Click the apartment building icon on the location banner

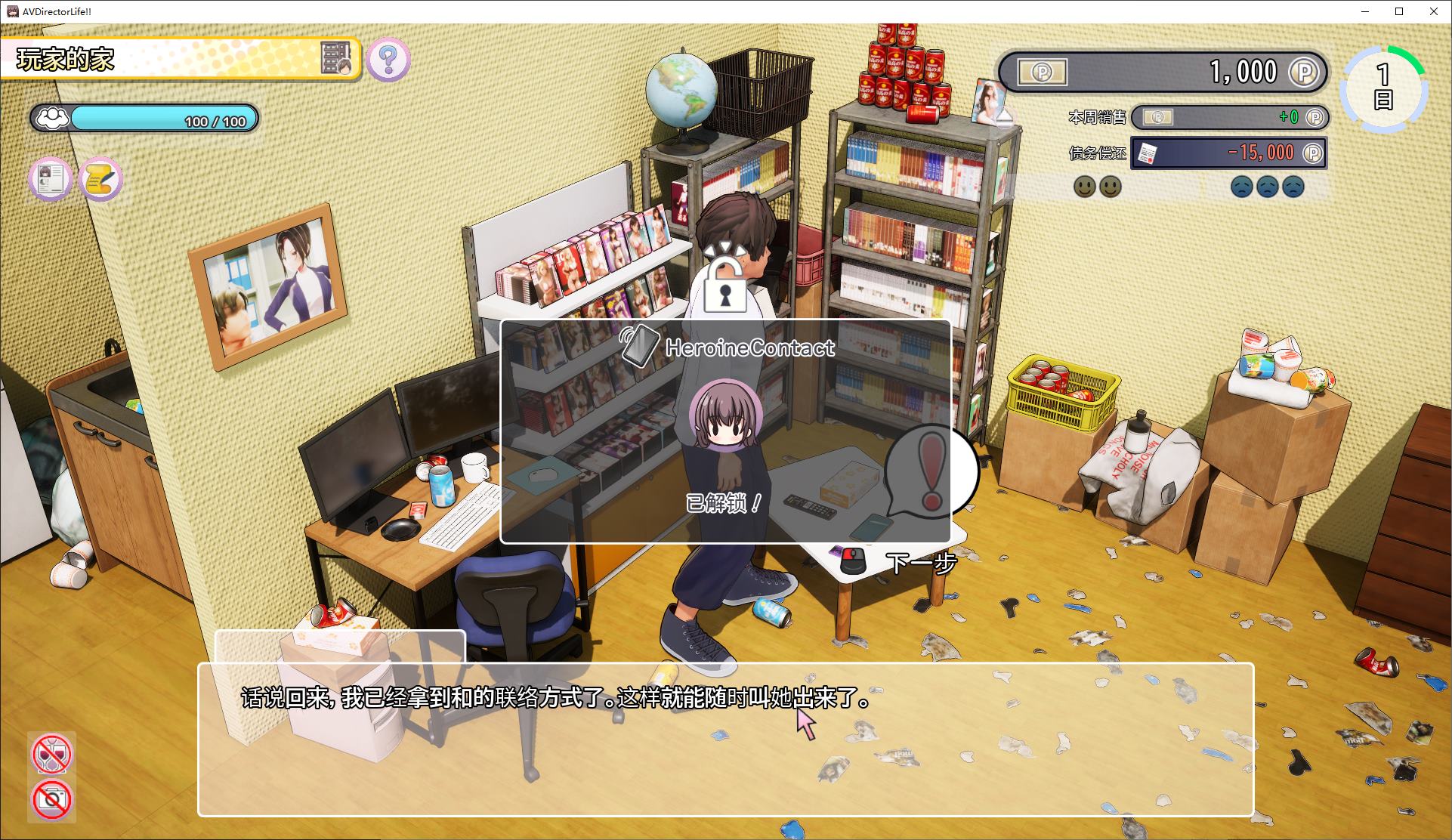point(335,57)
